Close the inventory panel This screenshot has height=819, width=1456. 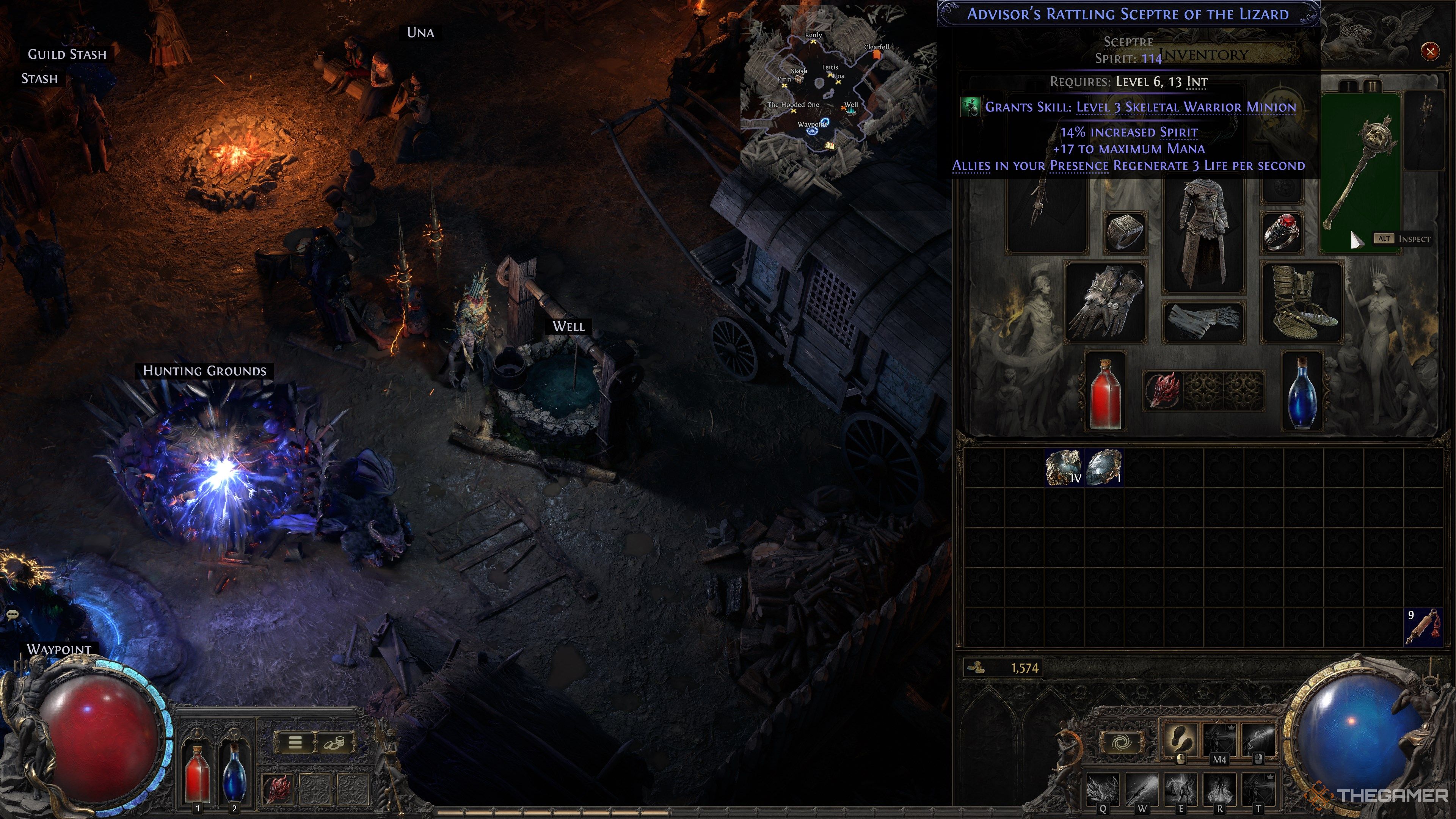(1430, 52)
